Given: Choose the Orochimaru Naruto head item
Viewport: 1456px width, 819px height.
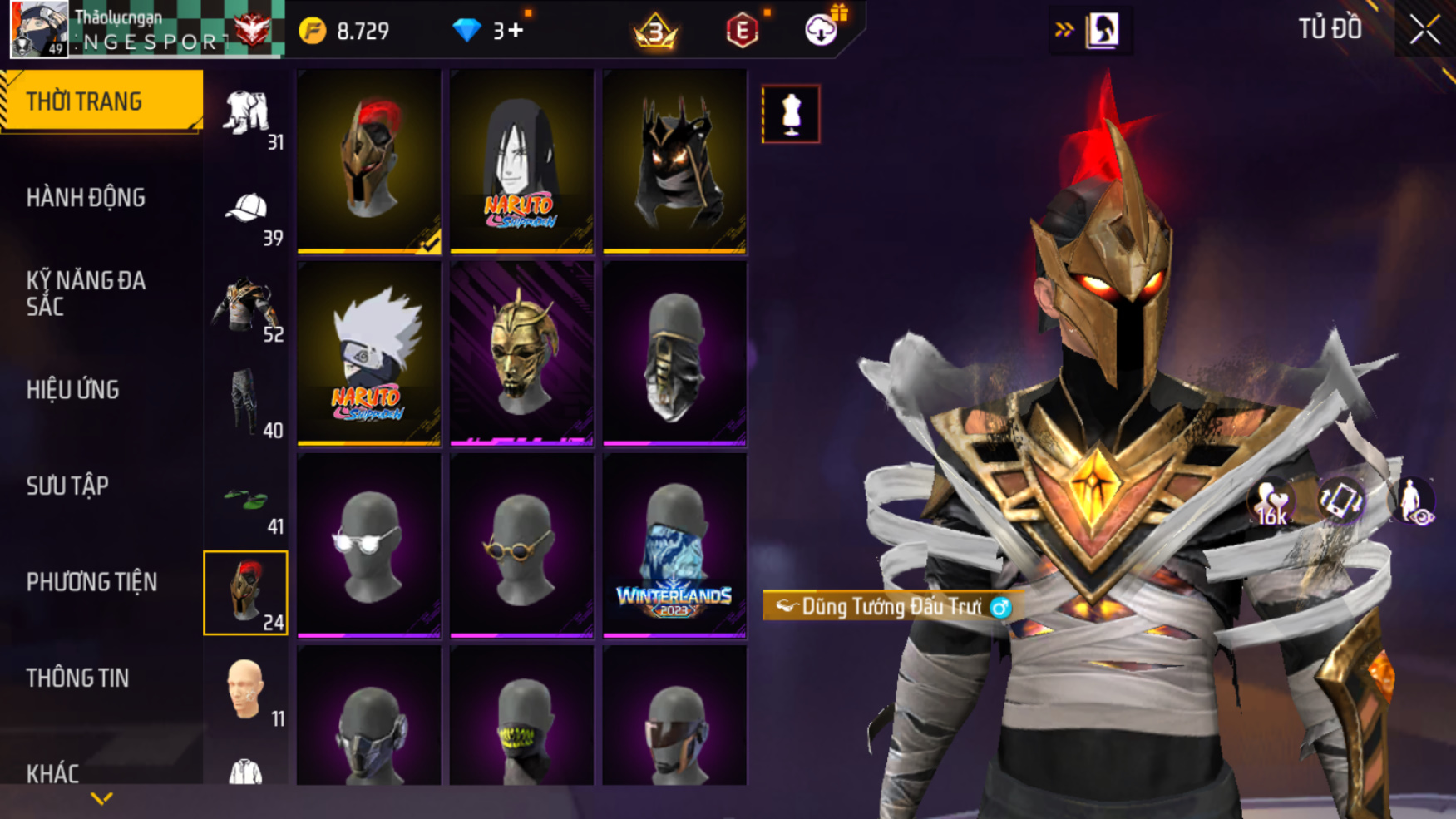Looking at the screenshot, I should click(521, 161).
